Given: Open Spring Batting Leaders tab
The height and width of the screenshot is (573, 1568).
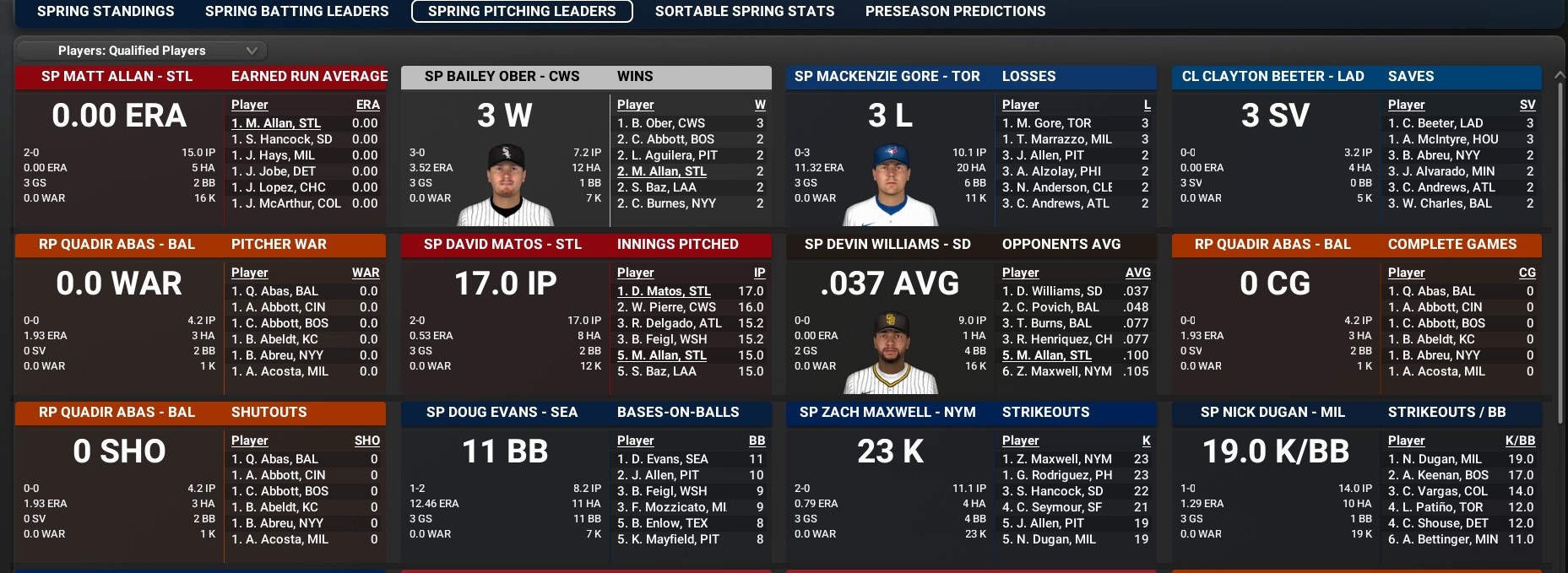Looking at the screenshot, I should [x=296, y=11].
